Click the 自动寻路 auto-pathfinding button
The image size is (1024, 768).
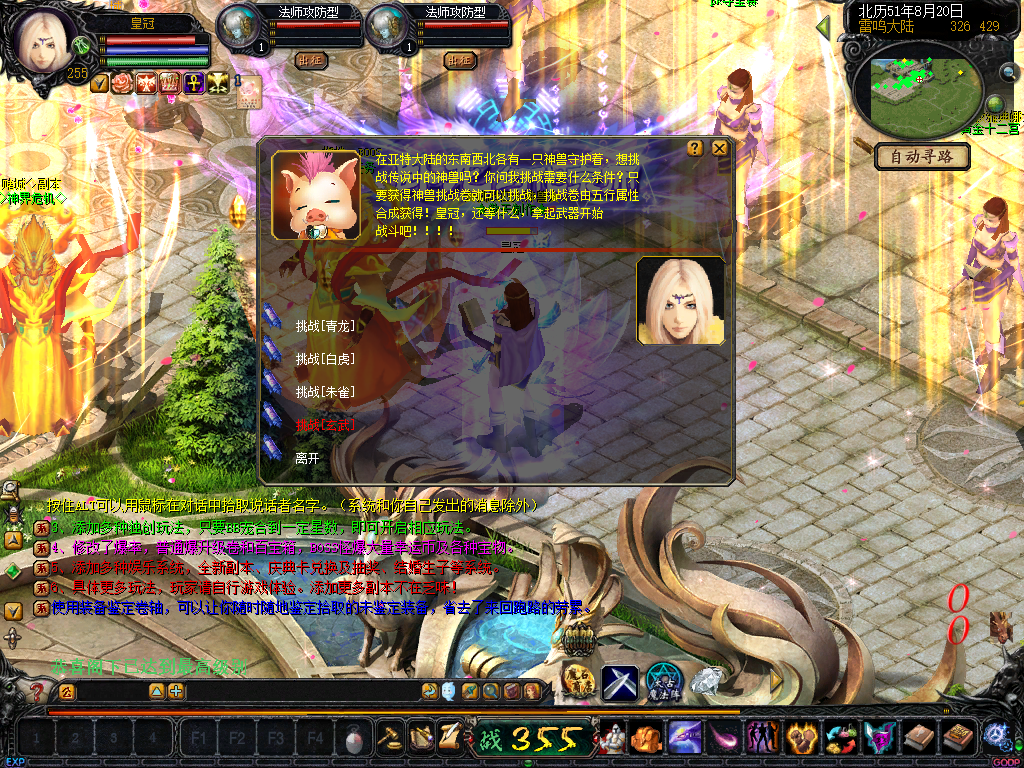click(921, 157)
